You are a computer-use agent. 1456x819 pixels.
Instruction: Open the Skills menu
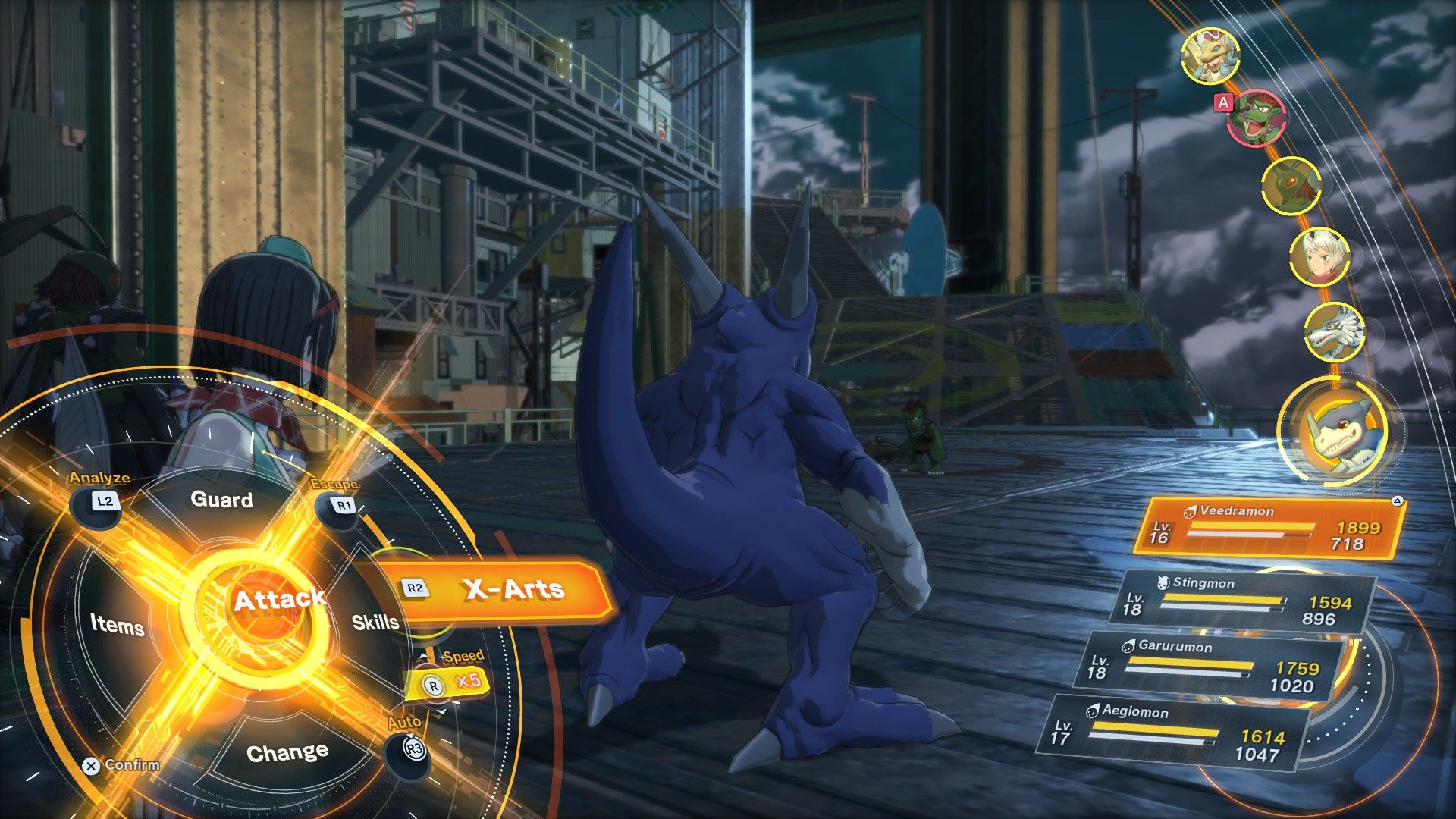tap(375, 623)
